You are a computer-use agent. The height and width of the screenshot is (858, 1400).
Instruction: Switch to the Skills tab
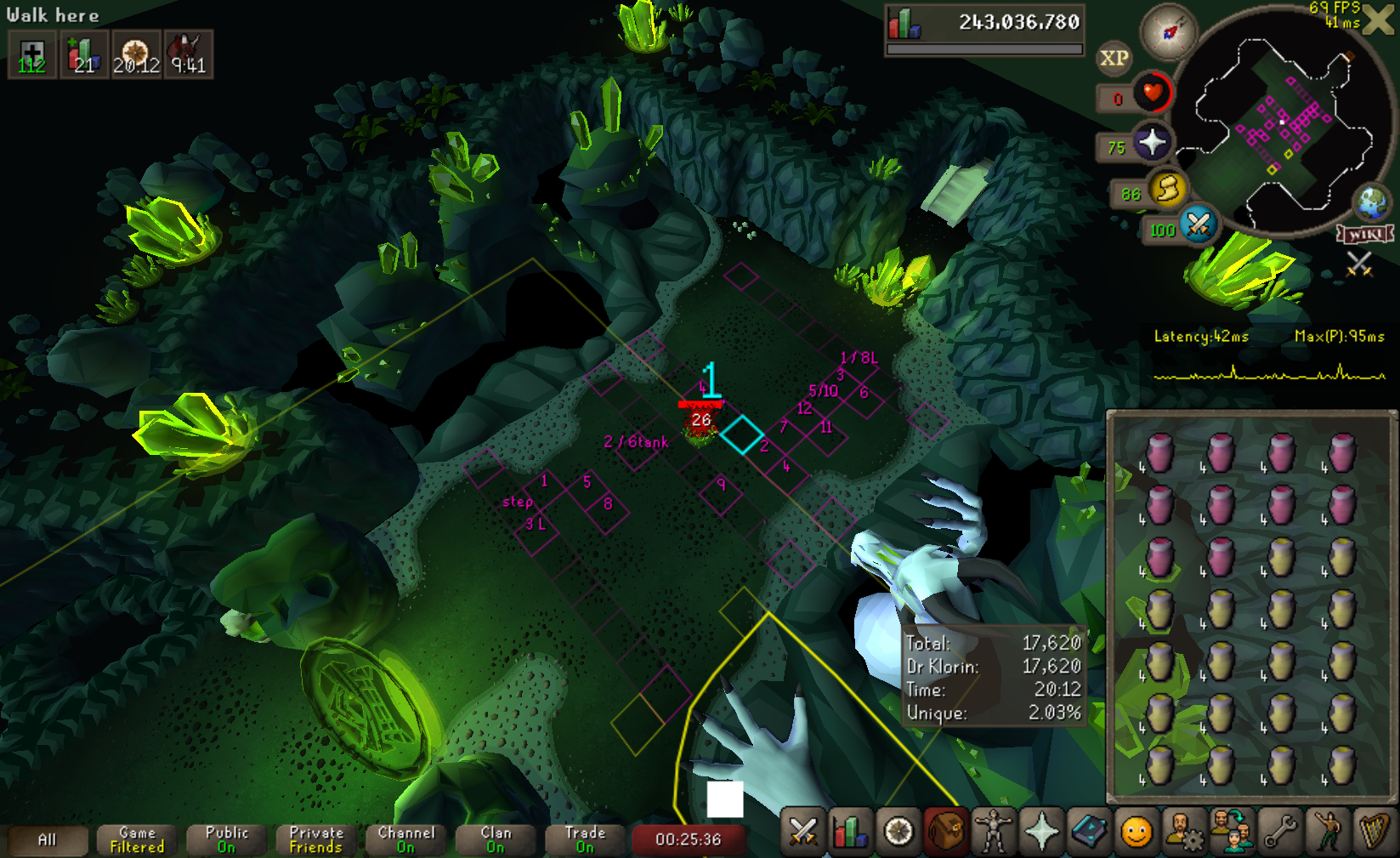tap(850, 832)
